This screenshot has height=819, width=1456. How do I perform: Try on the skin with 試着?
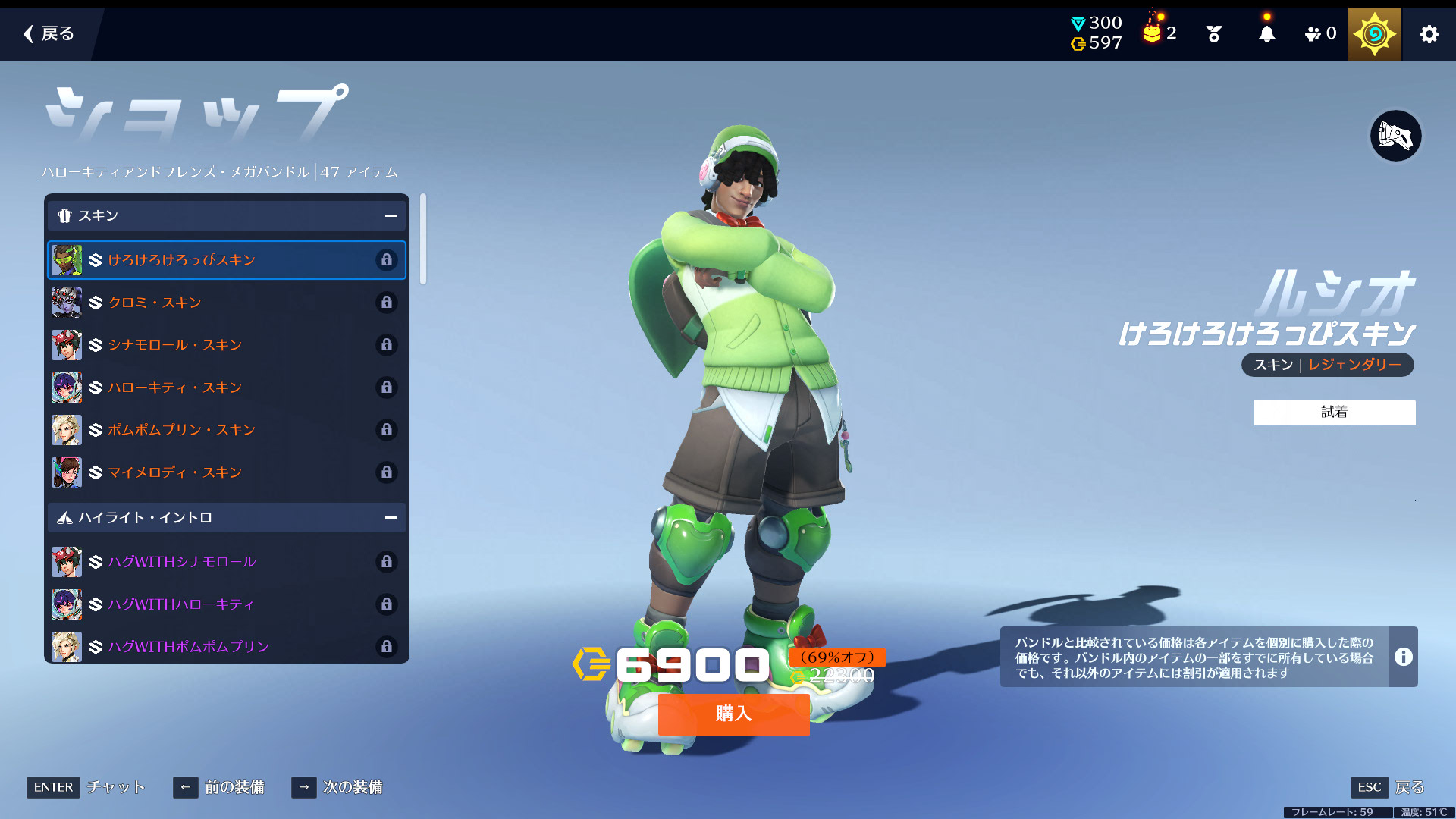tap(1334, 413)
